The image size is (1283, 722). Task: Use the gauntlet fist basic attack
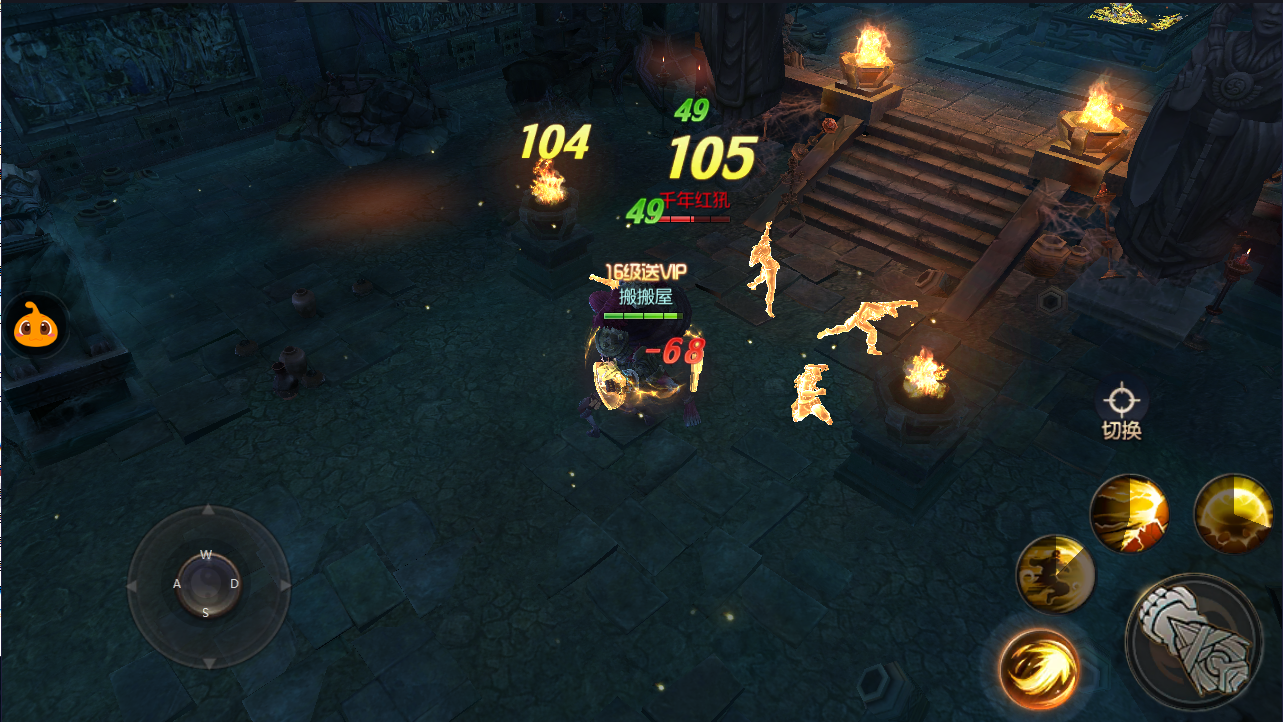pyautogui.click(x=1193, y=639)
